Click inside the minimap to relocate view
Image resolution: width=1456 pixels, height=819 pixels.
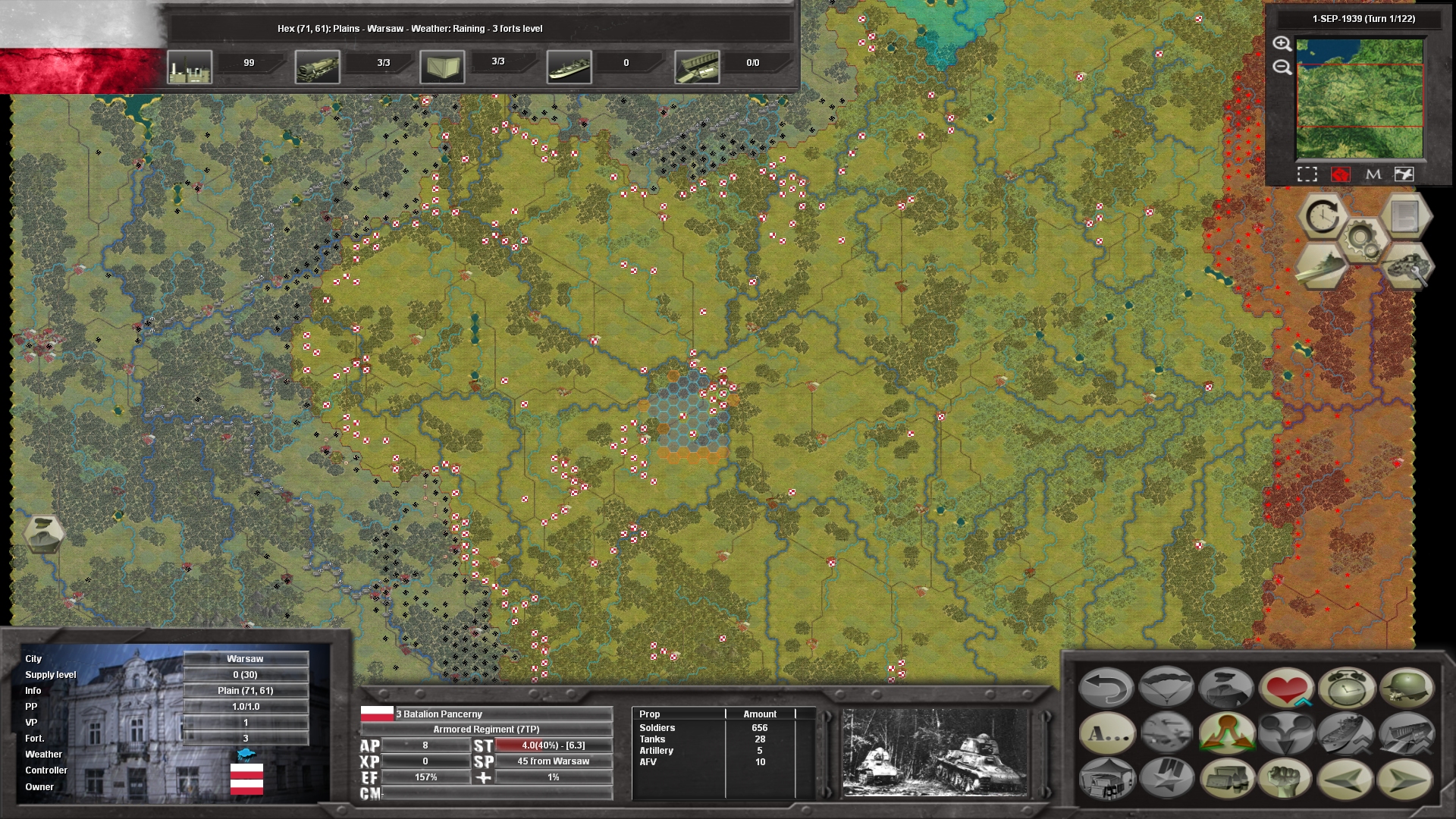(x=1360, y=97)
